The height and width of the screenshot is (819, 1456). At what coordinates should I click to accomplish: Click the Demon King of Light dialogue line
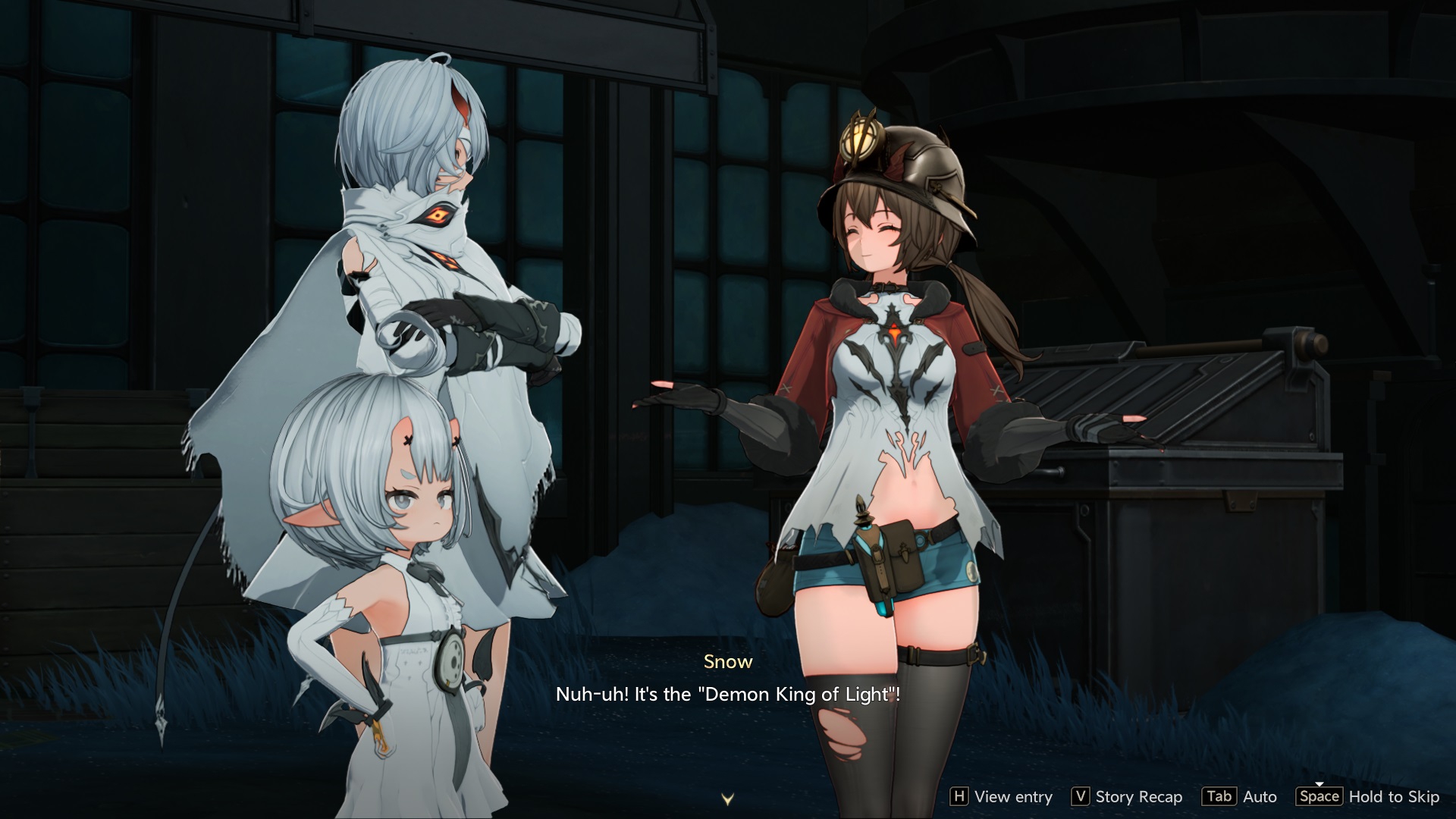(730, 694)
